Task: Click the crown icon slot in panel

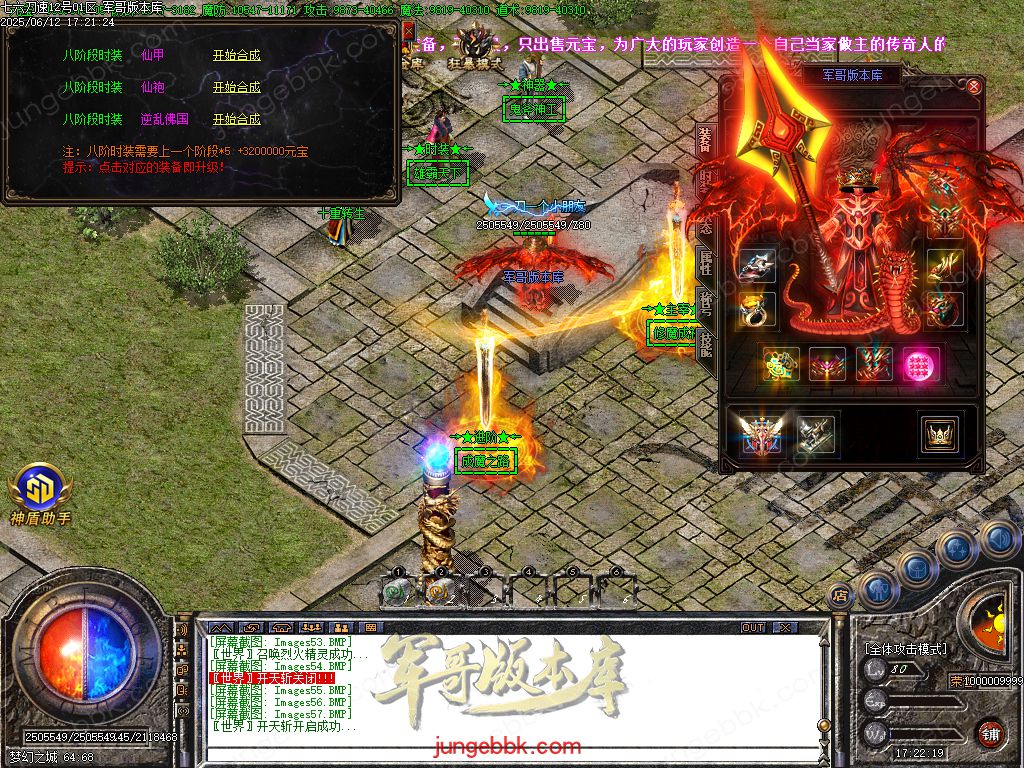Action: click(x=940, y=433)
